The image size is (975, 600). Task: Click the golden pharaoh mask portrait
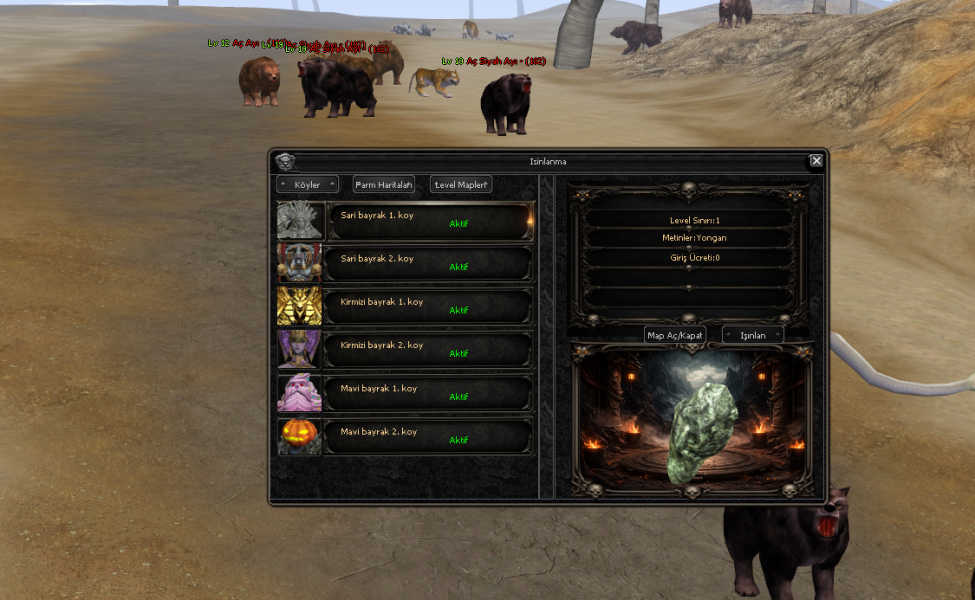point(300,307)
